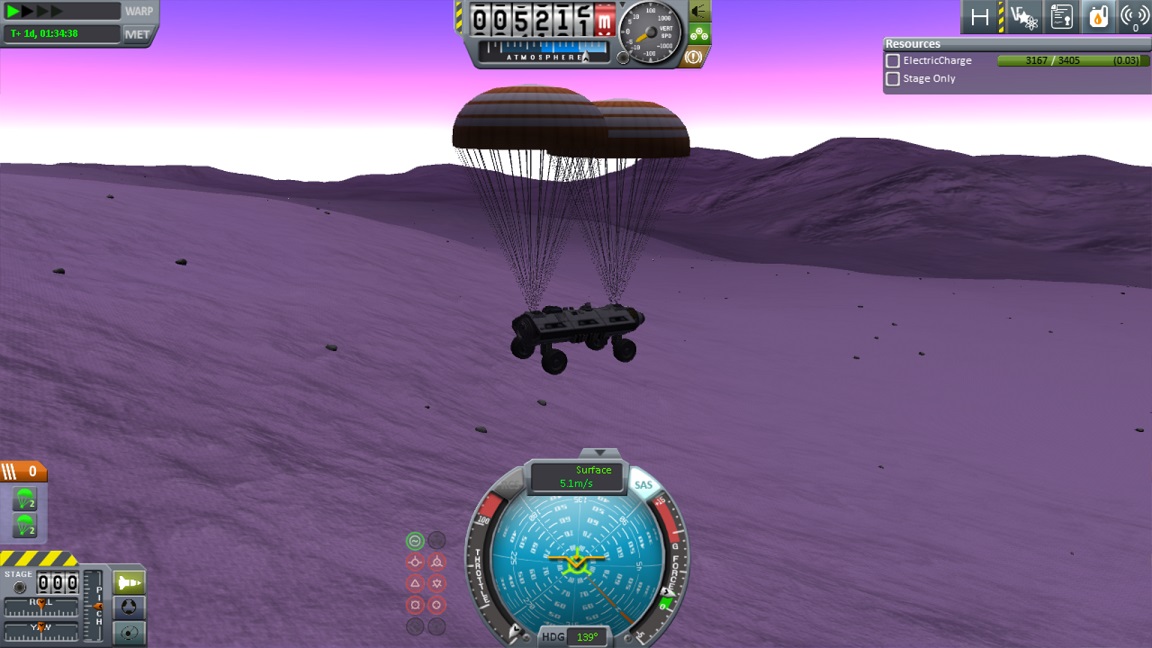This screenshot has height=648, width=1152.
Task: Tick the ElectricCharge resource checkbox
Action: click(x=893, y=61)
